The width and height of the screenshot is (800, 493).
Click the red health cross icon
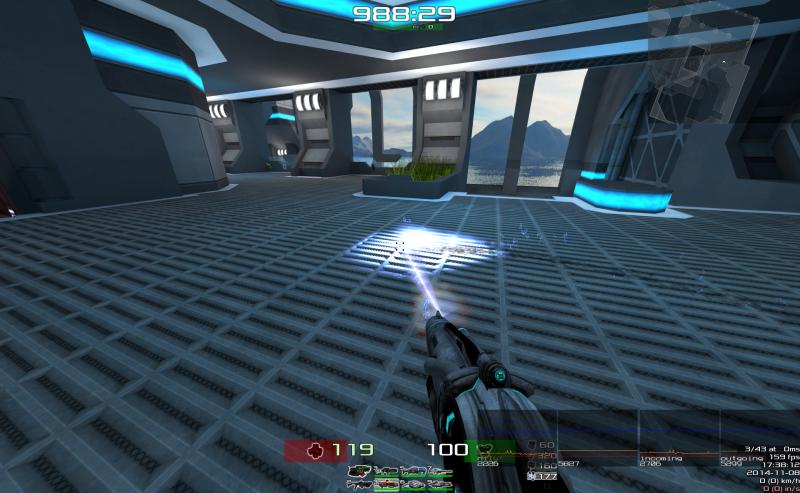(315, 450)
